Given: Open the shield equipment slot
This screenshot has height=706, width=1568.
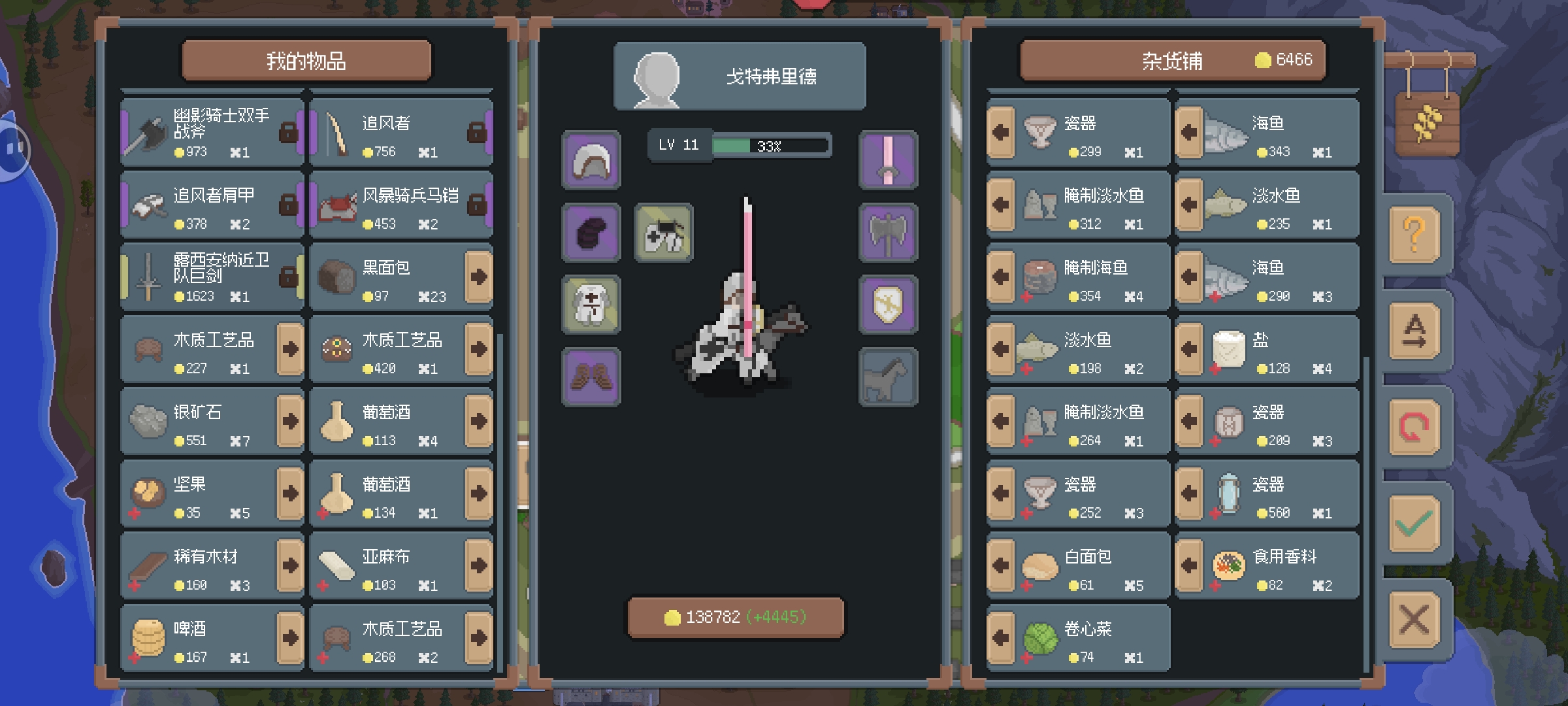Looking at the screenshot, I should 888,305.
